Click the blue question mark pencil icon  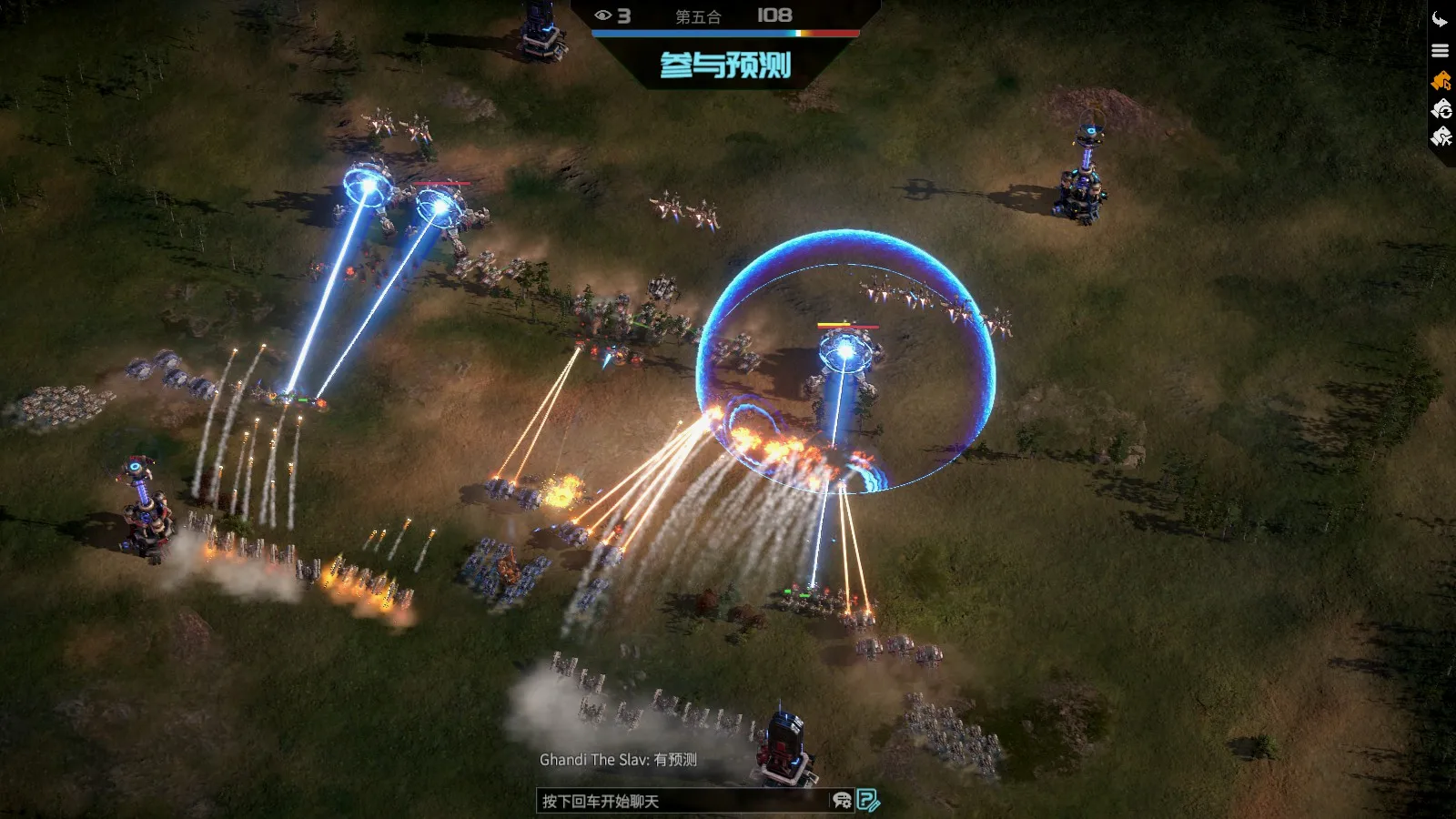(x=868, y=801)
